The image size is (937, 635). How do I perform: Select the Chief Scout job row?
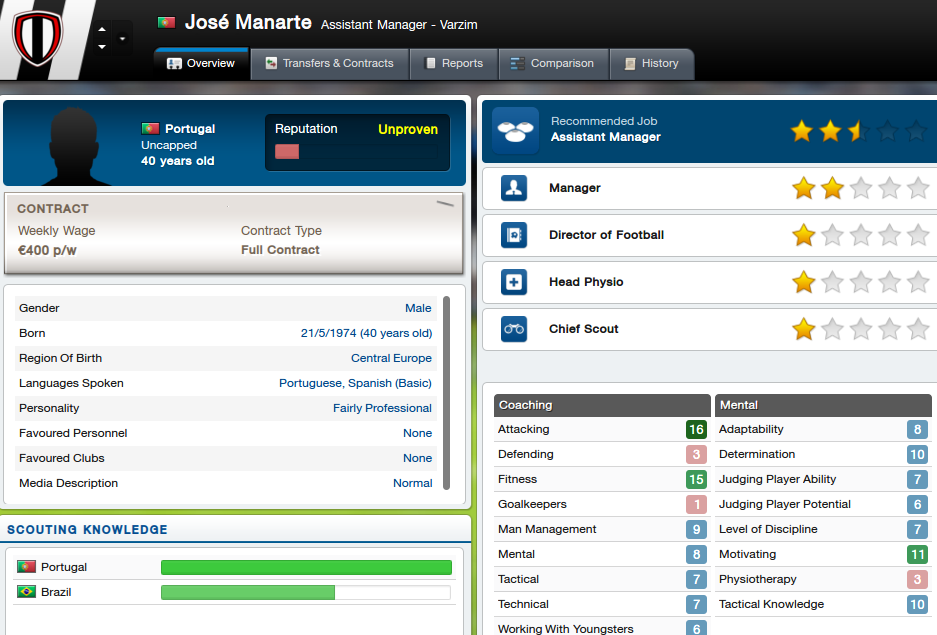coord(709,329)
